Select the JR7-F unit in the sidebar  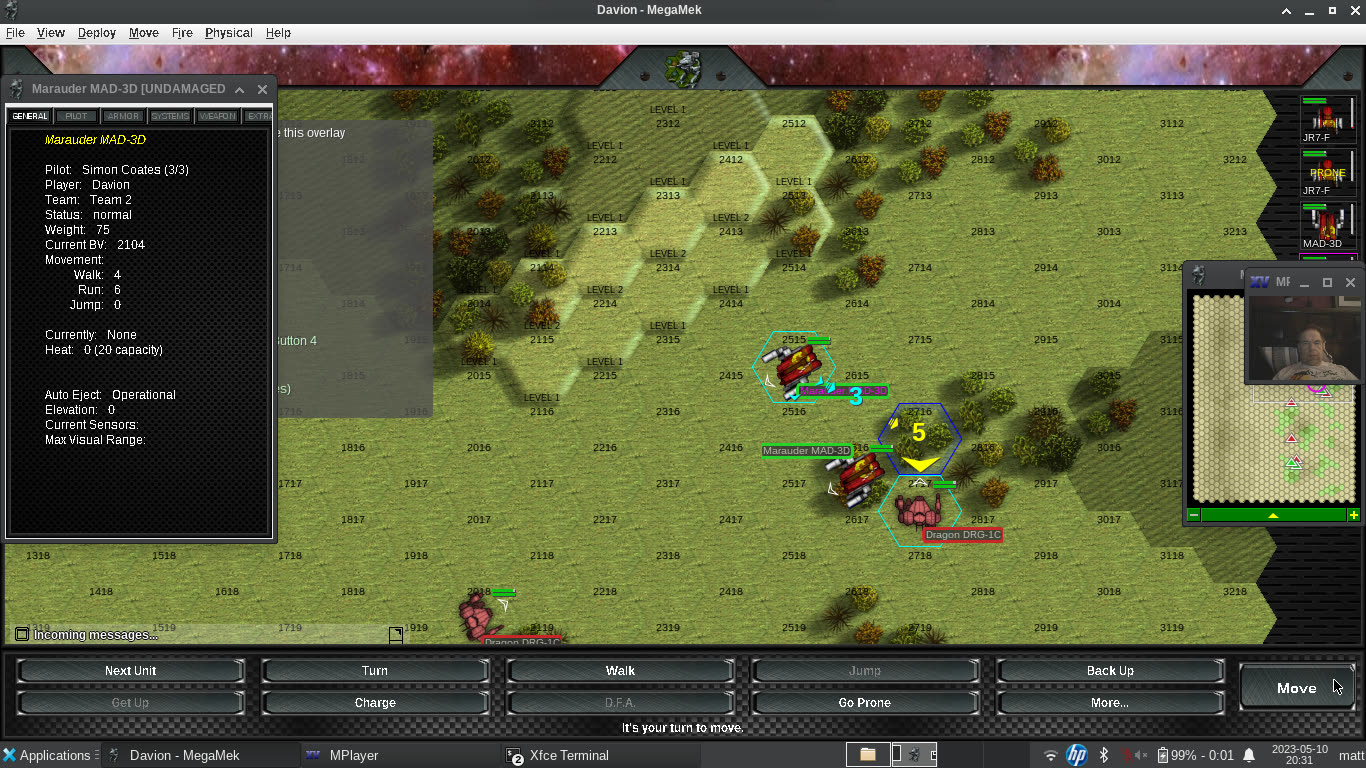[x=1327, y=118]
